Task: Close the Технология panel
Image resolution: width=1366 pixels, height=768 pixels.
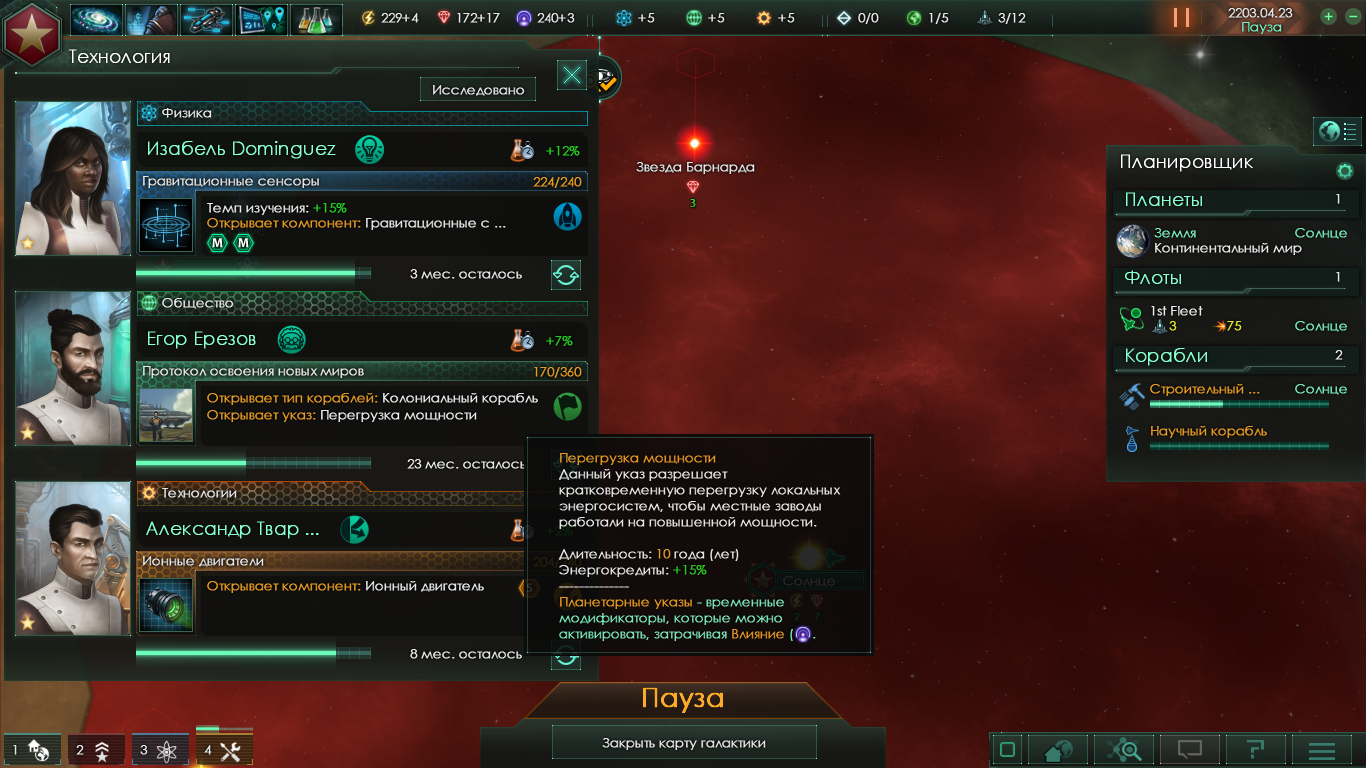Action: pyautogui.click(x=572, y=75)
